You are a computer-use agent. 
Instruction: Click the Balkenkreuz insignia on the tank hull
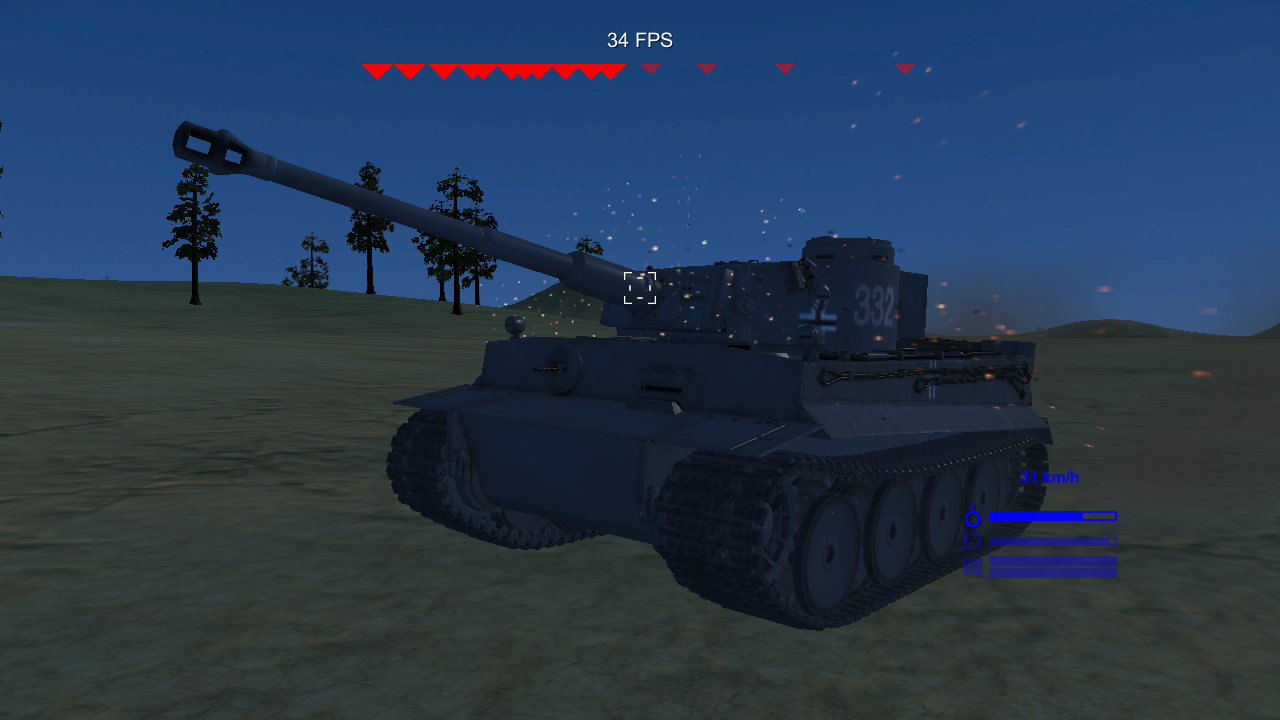pos(818,319)
